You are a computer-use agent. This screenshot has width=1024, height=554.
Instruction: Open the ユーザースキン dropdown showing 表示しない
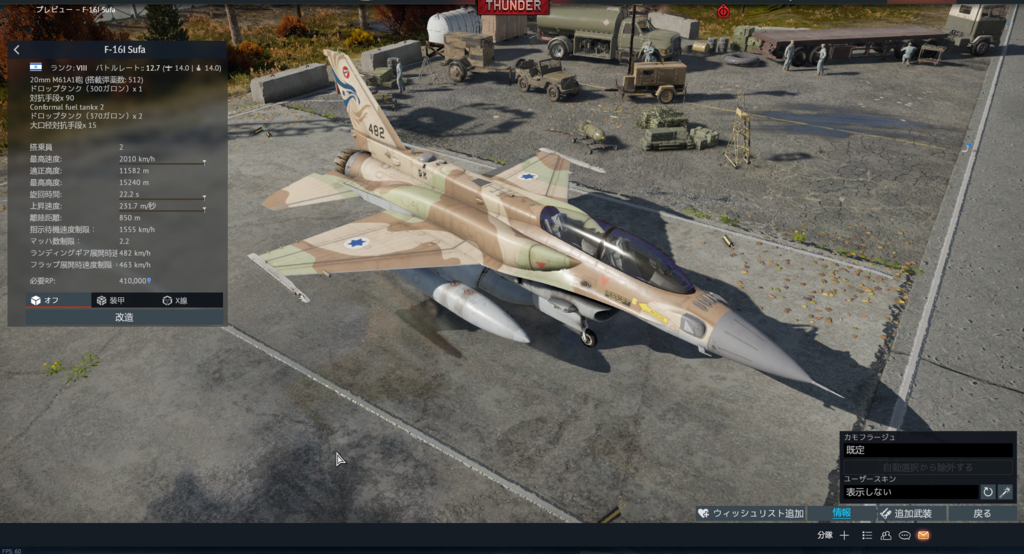(909, 492)
